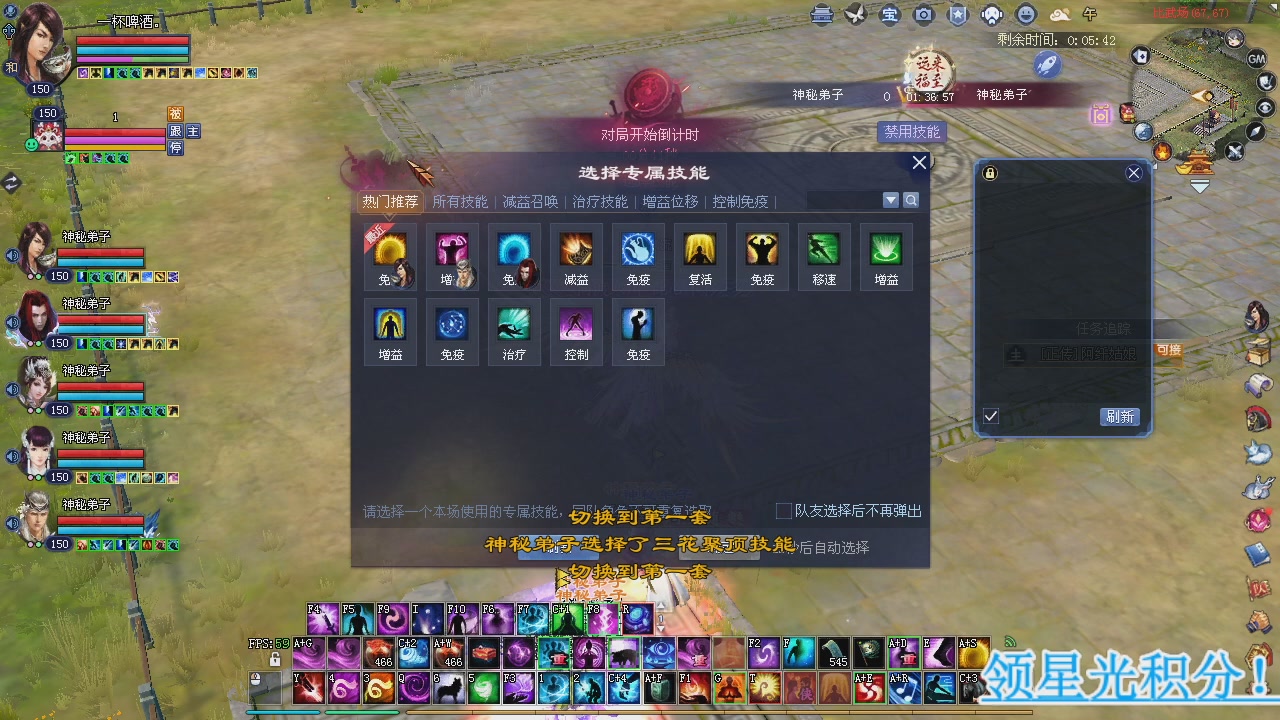
Task: Pick the green 移速 speed boost skill
Action: click(824, 252)
